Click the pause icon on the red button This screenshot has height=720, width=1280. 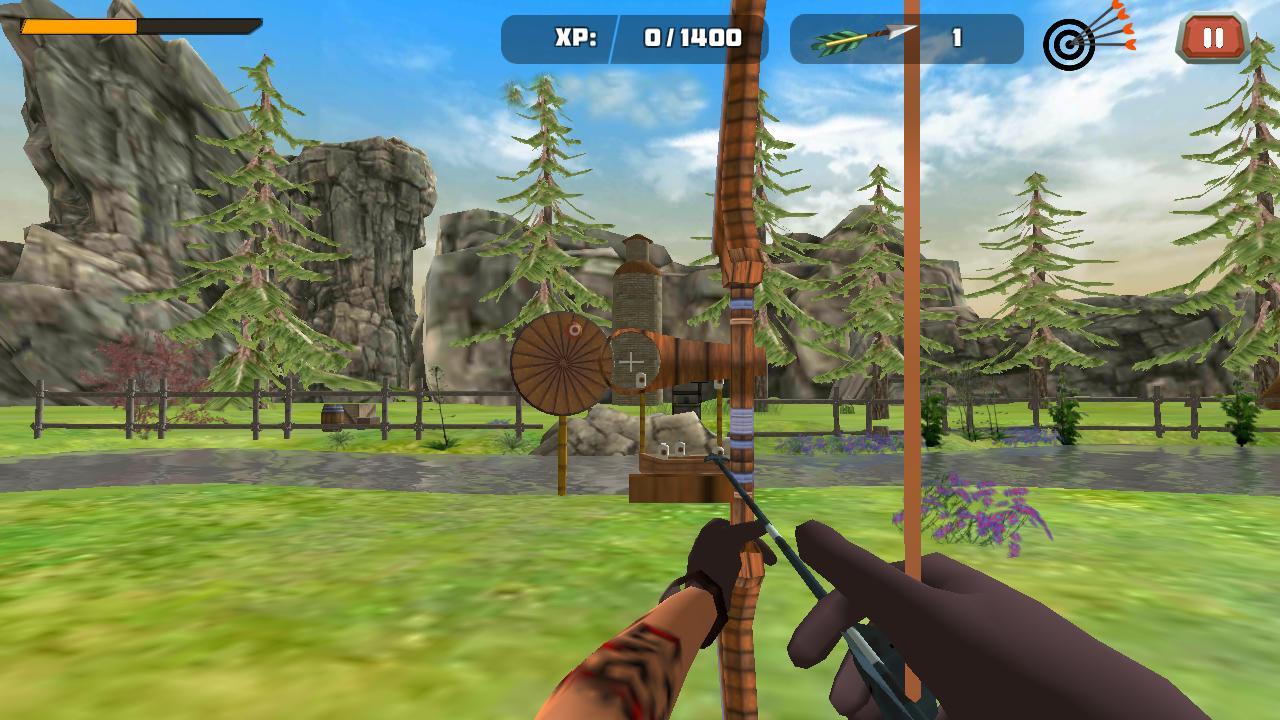pyautogui.click(x=1213, y=39)
